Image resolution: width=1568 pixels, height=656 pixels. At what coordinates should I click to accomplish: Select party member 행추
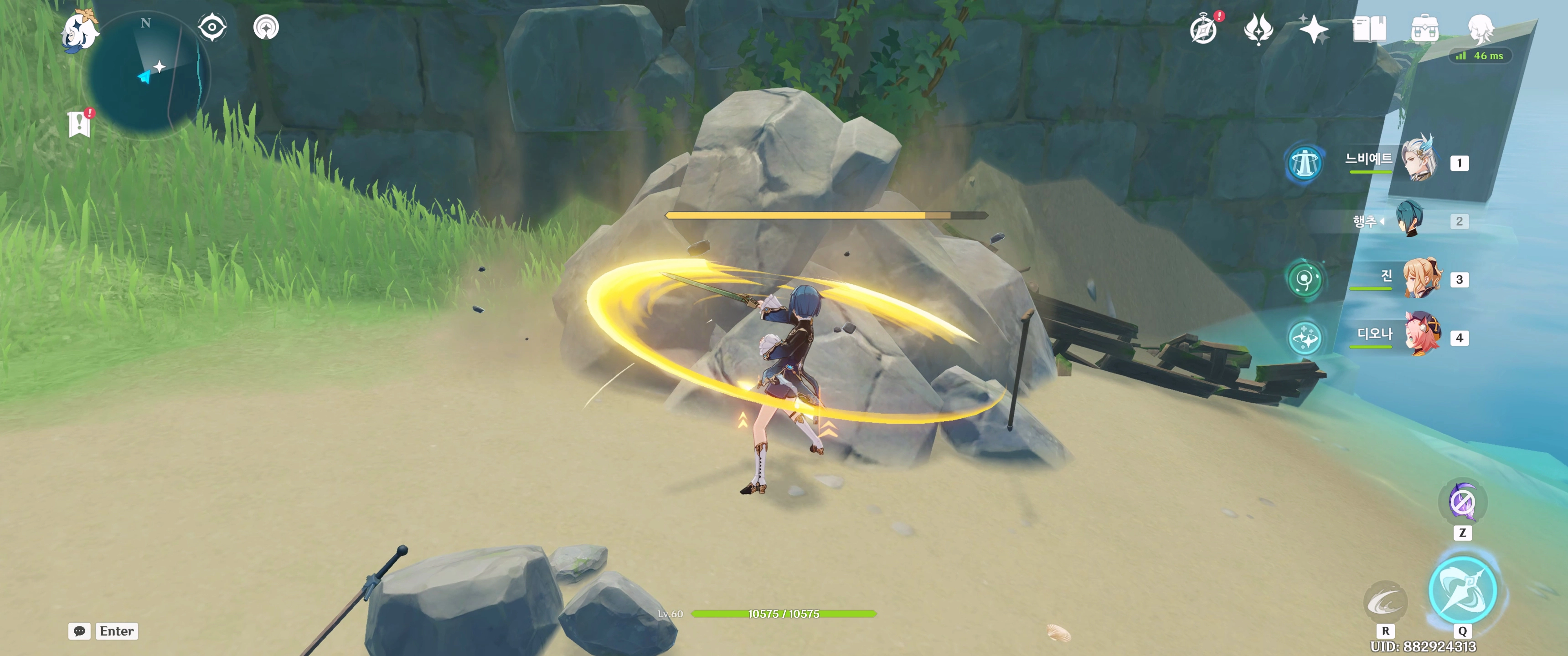1410,220
